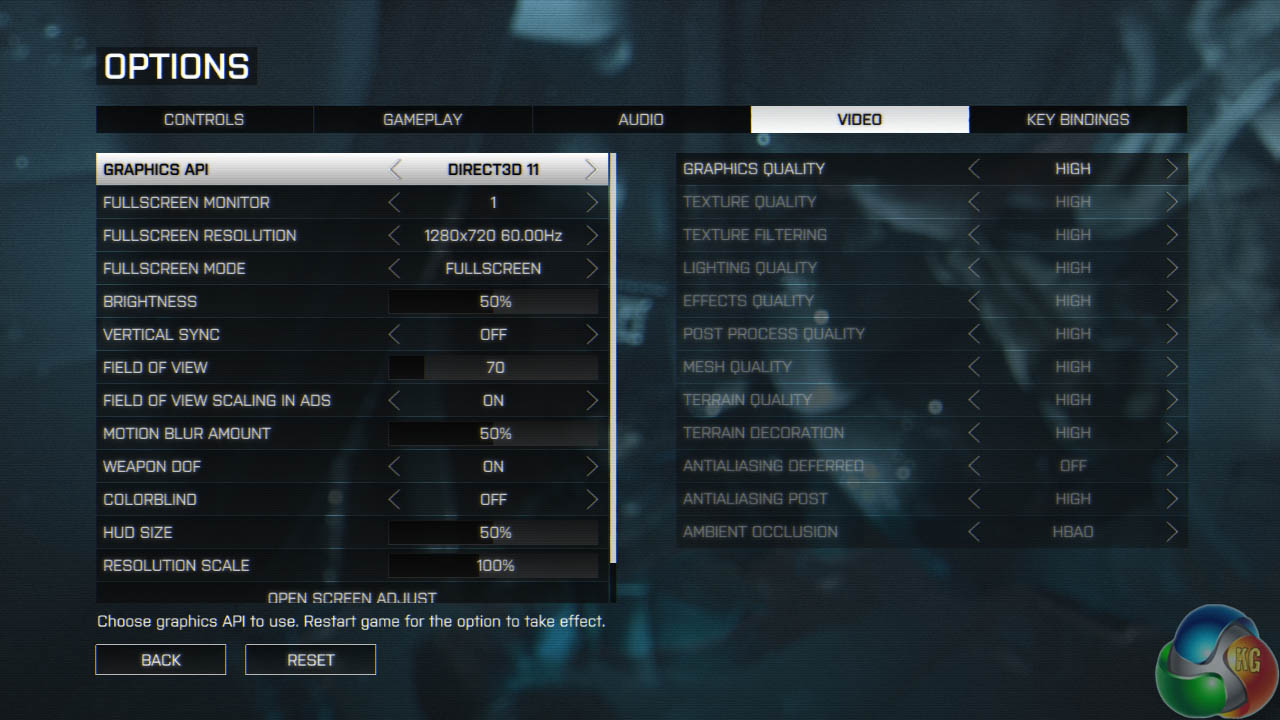Toggle Vertical Sync with right arrow
Image resolution: width=1280 pixels, height=720 pixels.
(592, 335)
